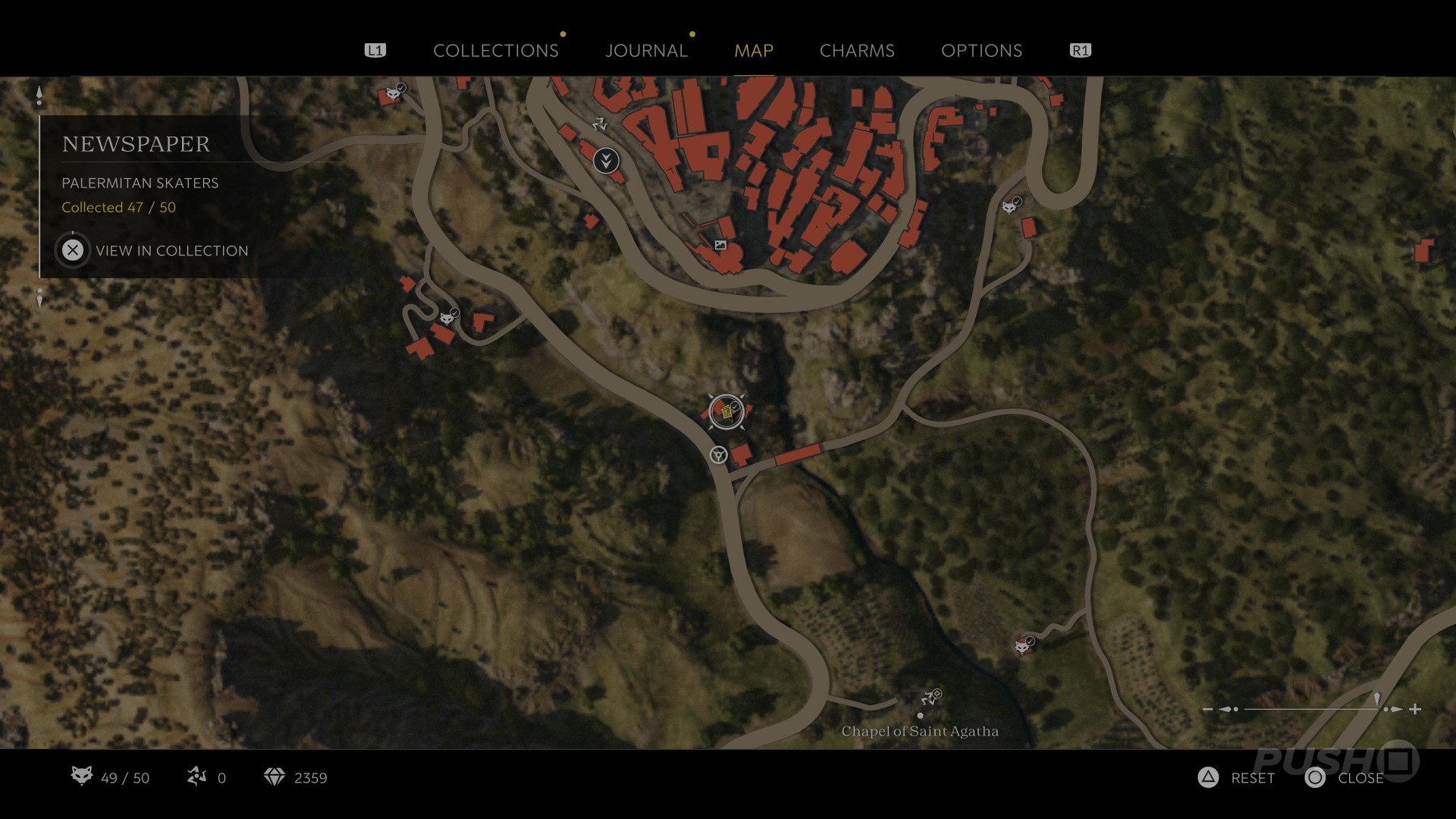Reset the map view
Viewport: 1456px width, 819px height.
(x=1237, y=778)
